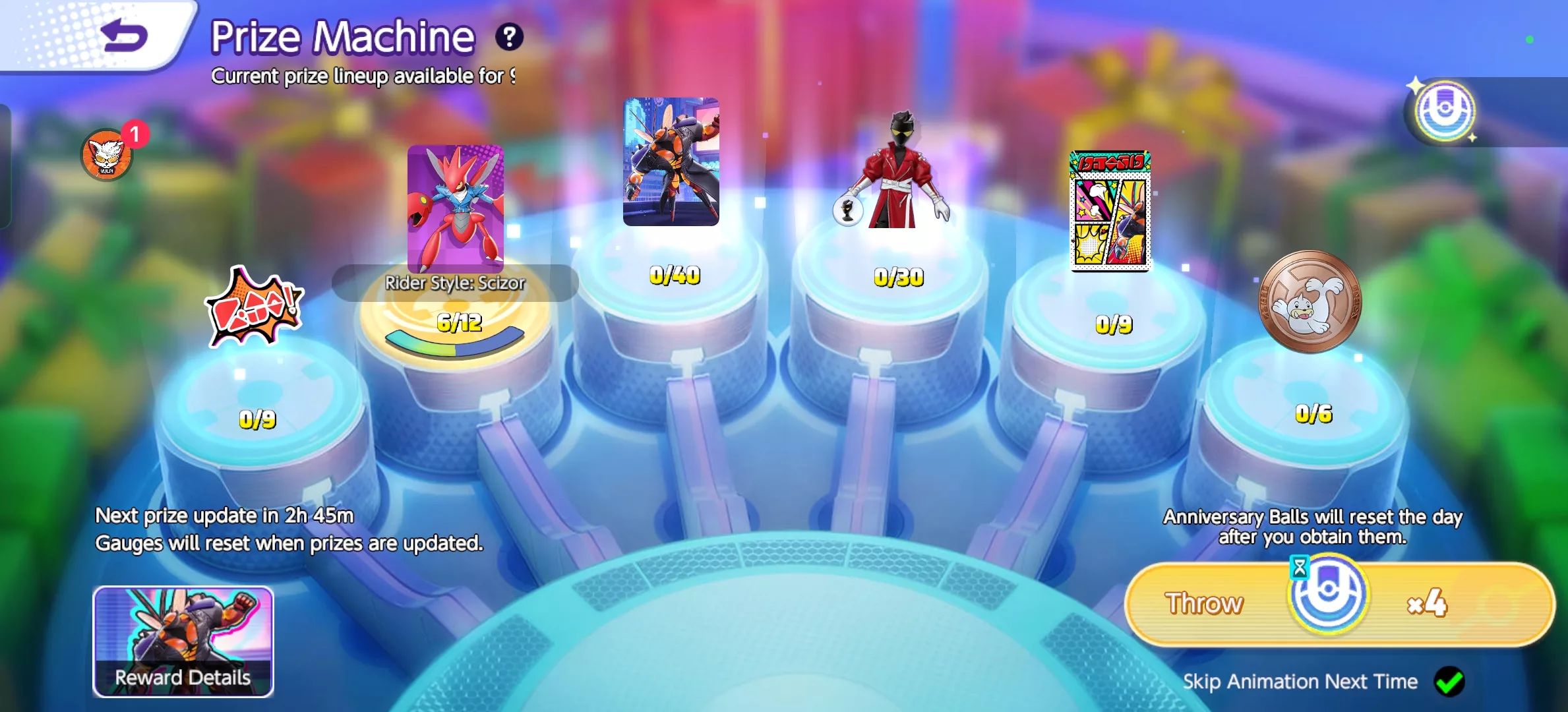The height and width of the screenshot is (712, 1568).
Task: Open Reward Details
Action: coord(183,641)
